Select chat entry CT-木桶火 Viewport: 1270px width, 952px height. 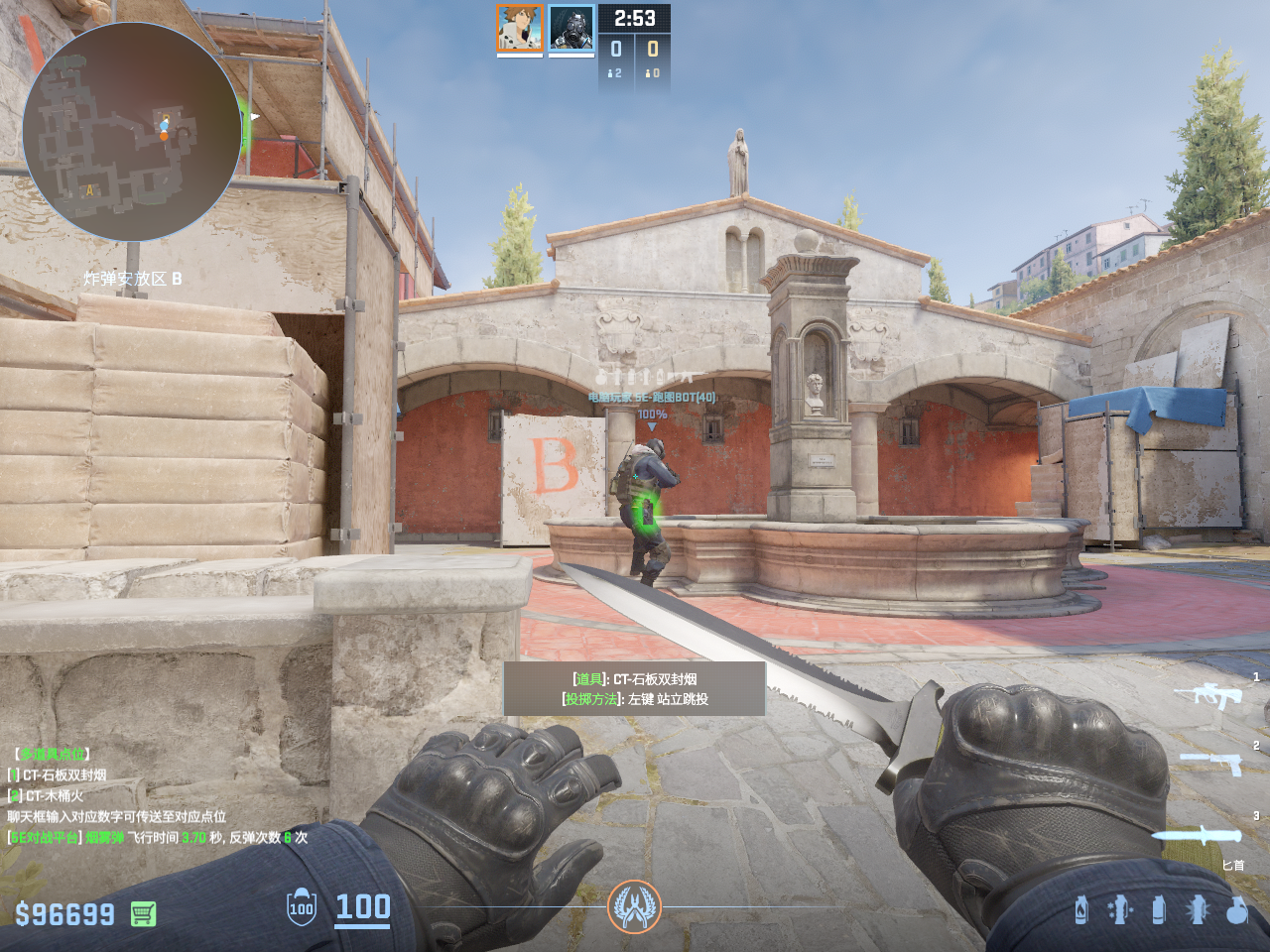coord(54,795)
